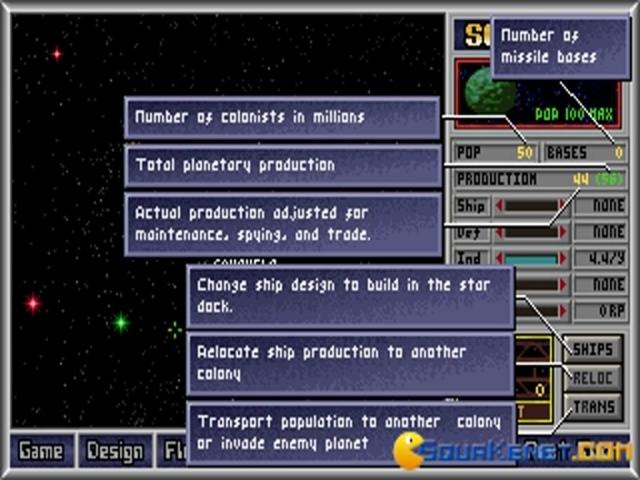Click the RELOC button
This screenshot has width=640, height=480.
(593, 378)
